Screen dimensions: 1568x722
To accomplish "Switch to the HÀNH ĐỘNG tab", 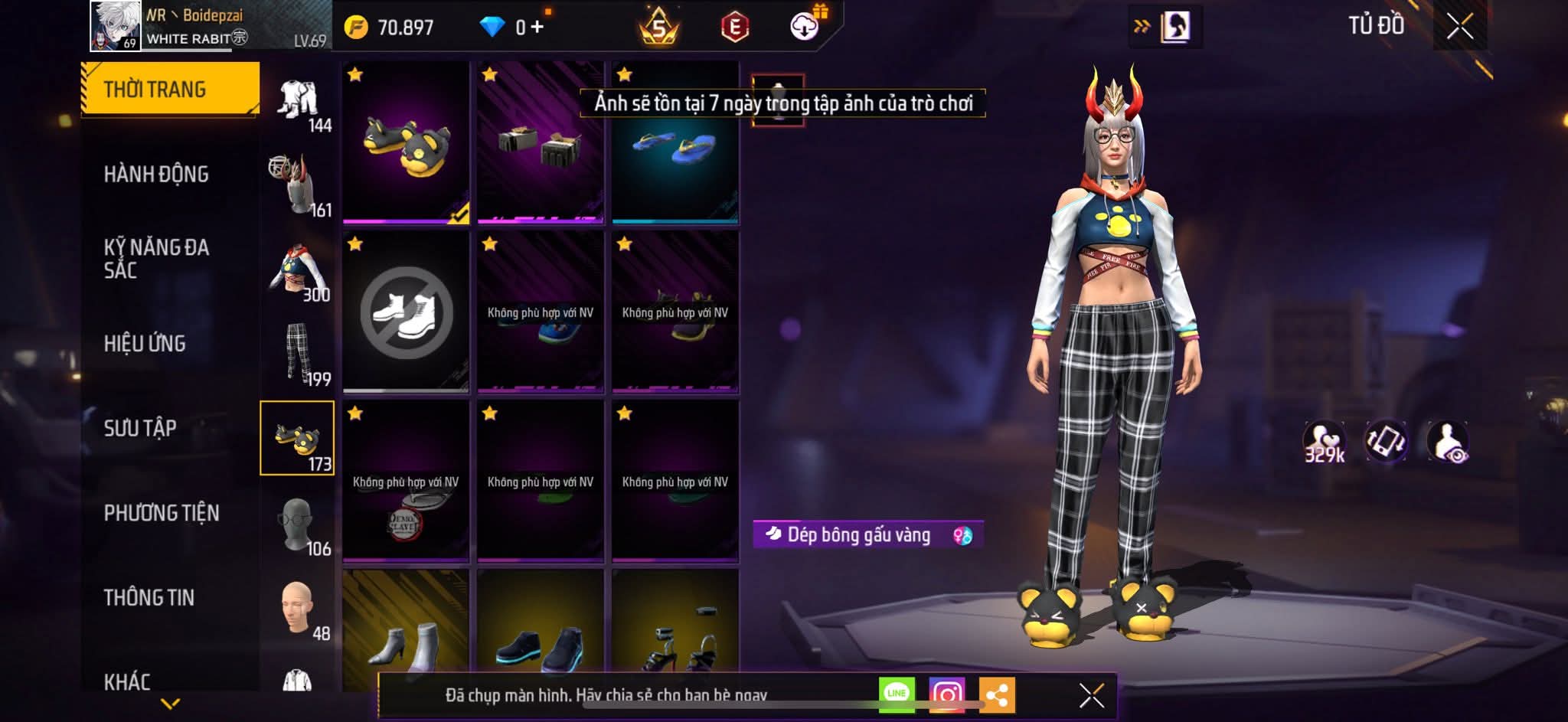I will 156,175.
